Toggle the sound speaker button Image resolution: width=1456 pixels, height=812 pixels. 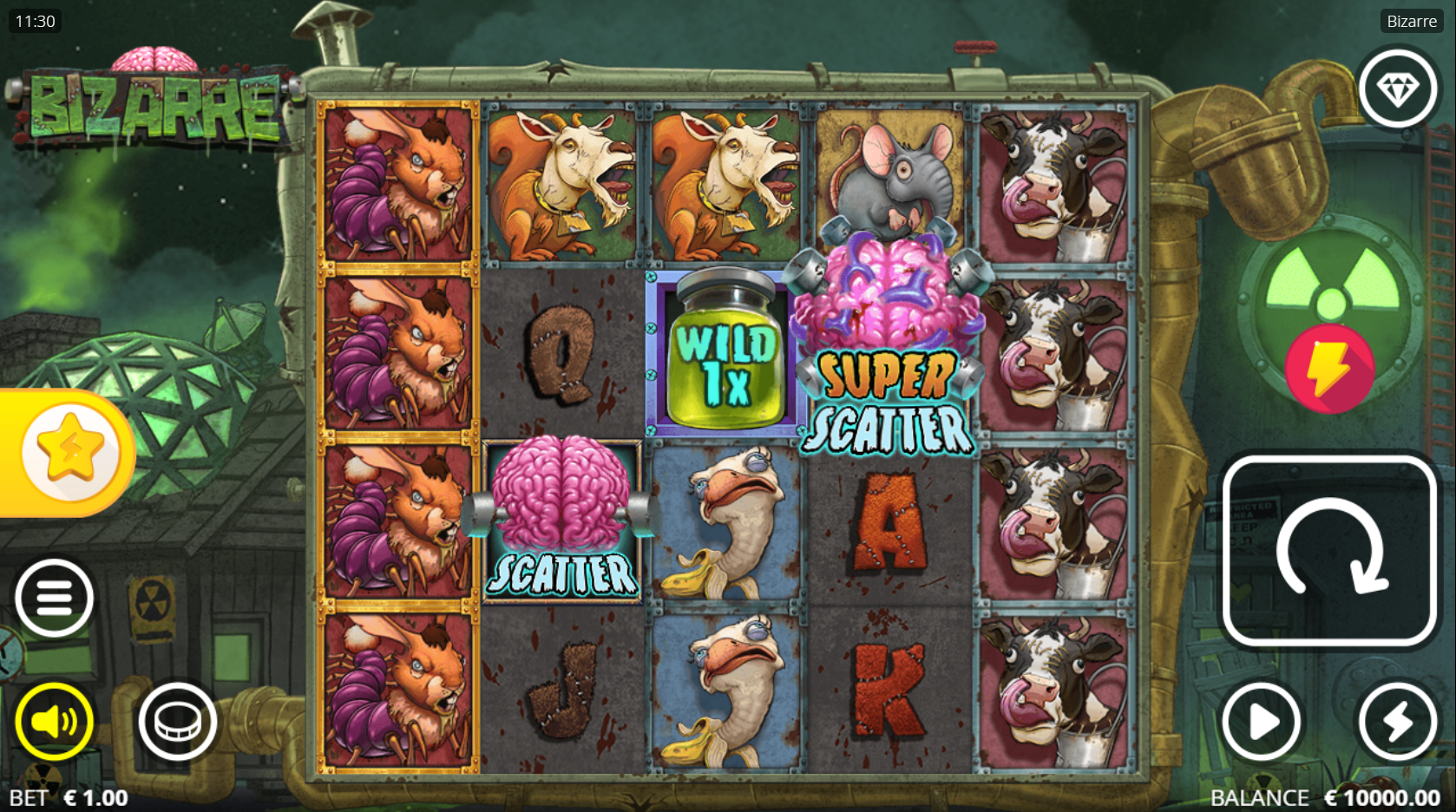point(54,721)
